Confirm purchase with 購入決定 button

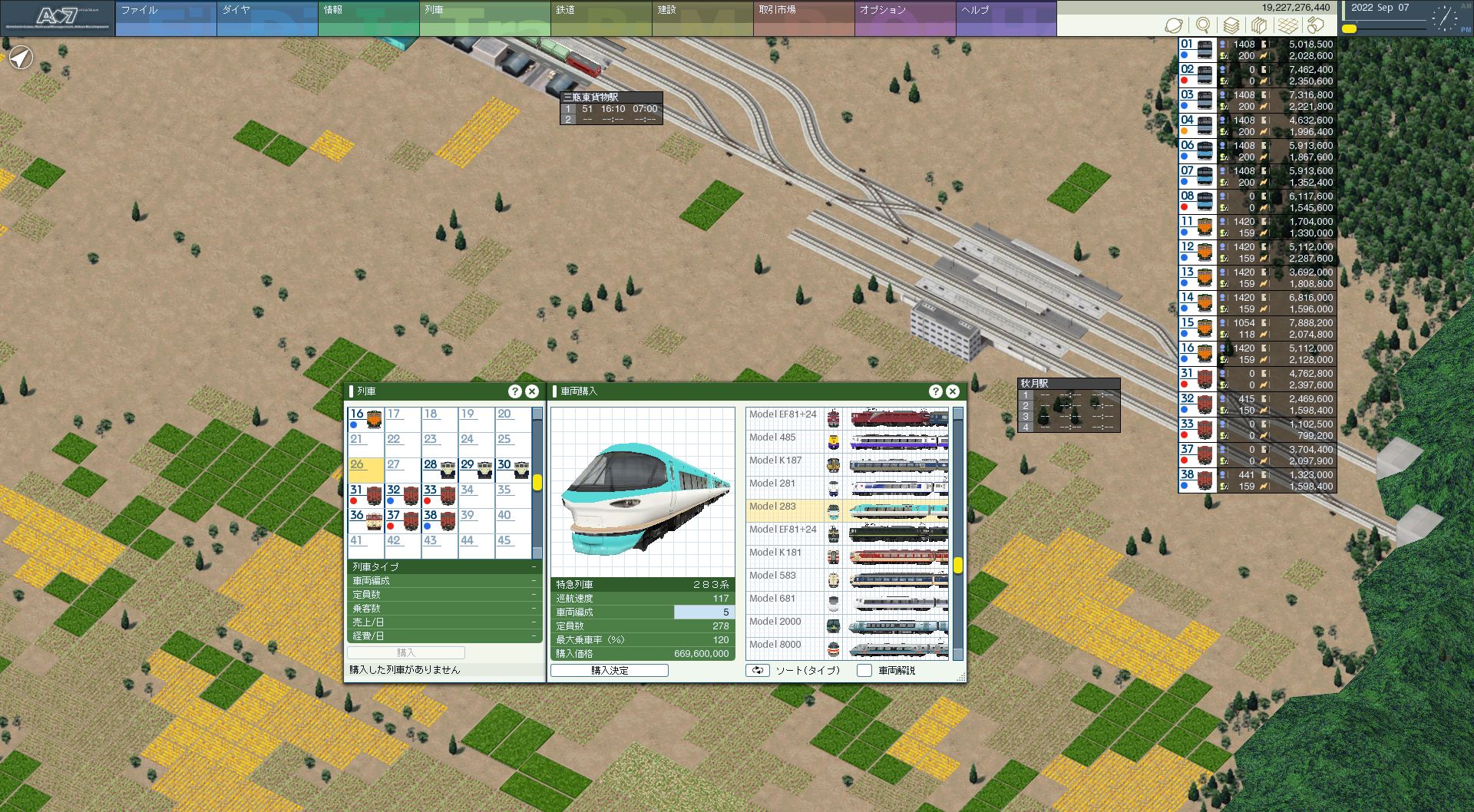[x=610, y=670]
